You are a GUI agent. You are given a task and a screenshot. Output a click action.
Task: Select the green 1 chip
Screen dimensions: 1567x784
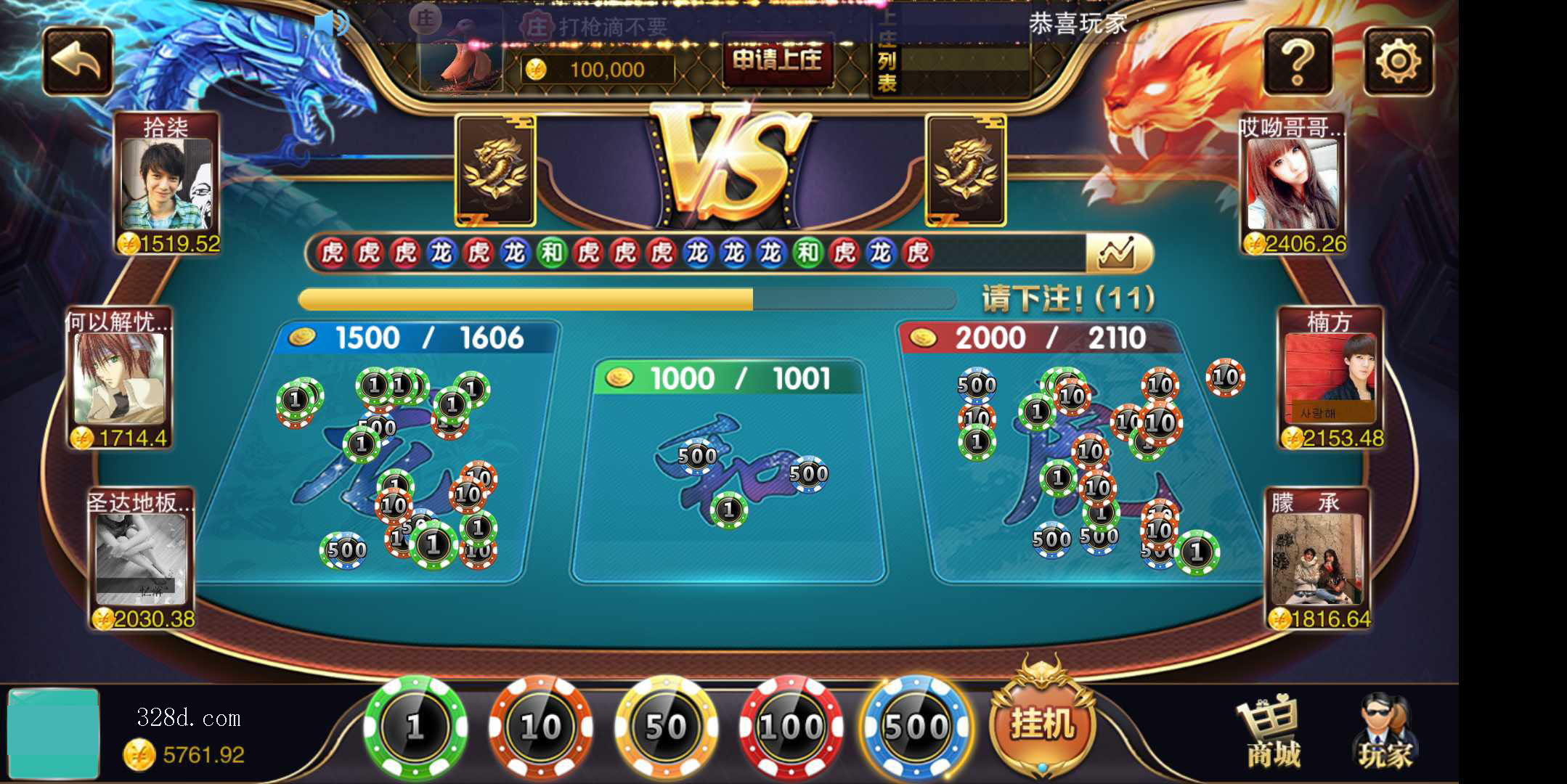(415, 727)
